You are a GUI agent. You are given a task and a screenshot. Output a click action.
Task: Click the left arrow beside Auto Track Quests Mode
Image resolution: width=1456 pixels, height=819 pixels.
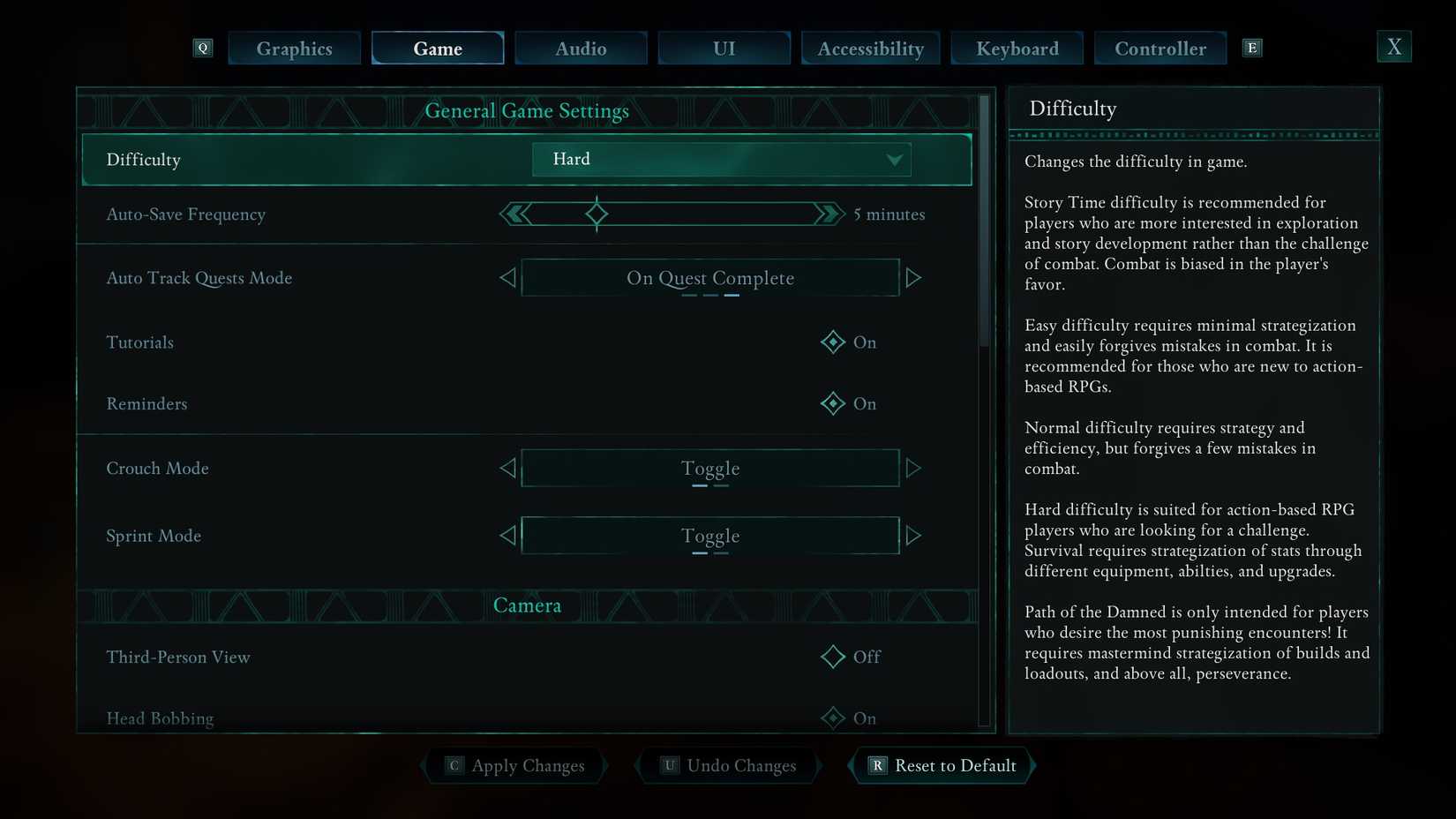click(x=507, y=277)
